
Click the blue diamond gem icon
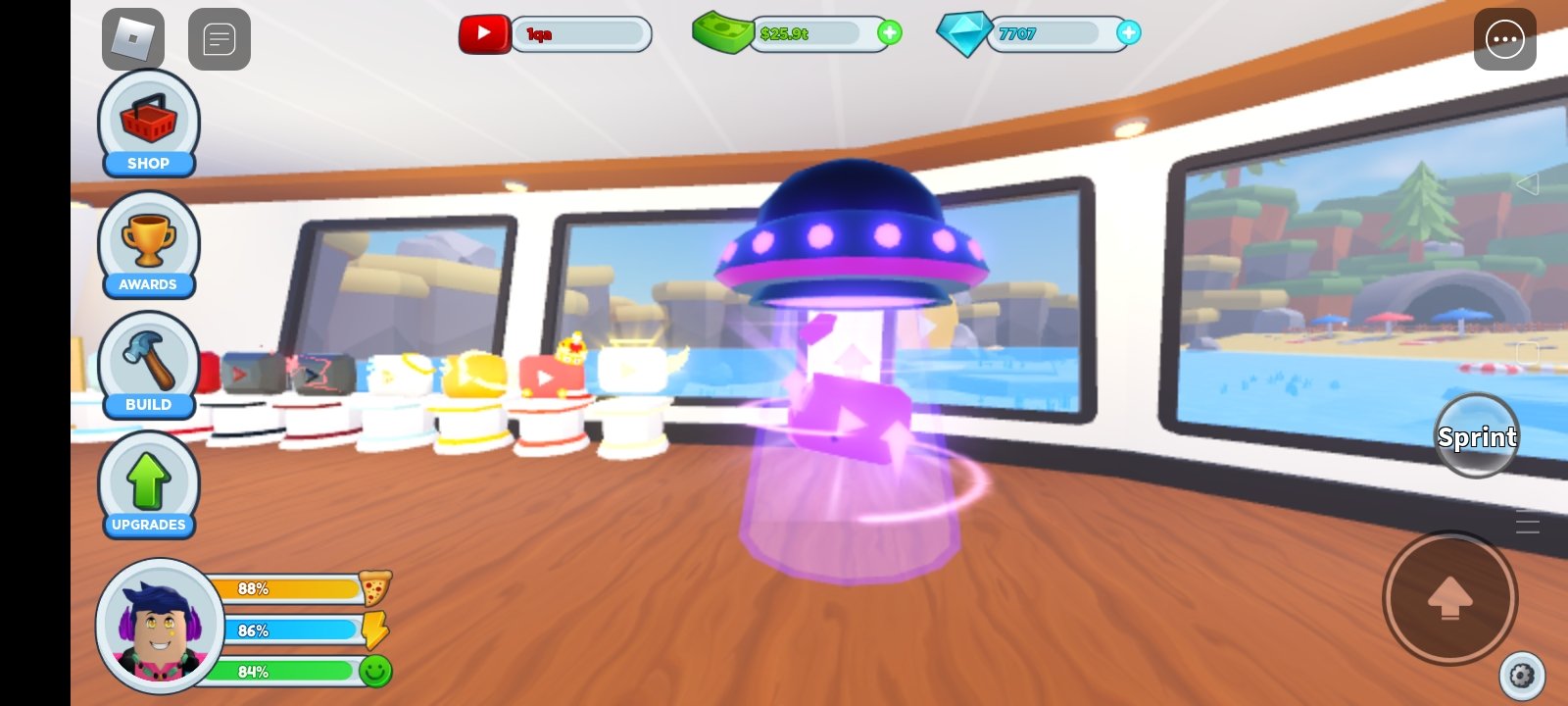(965, 34)
